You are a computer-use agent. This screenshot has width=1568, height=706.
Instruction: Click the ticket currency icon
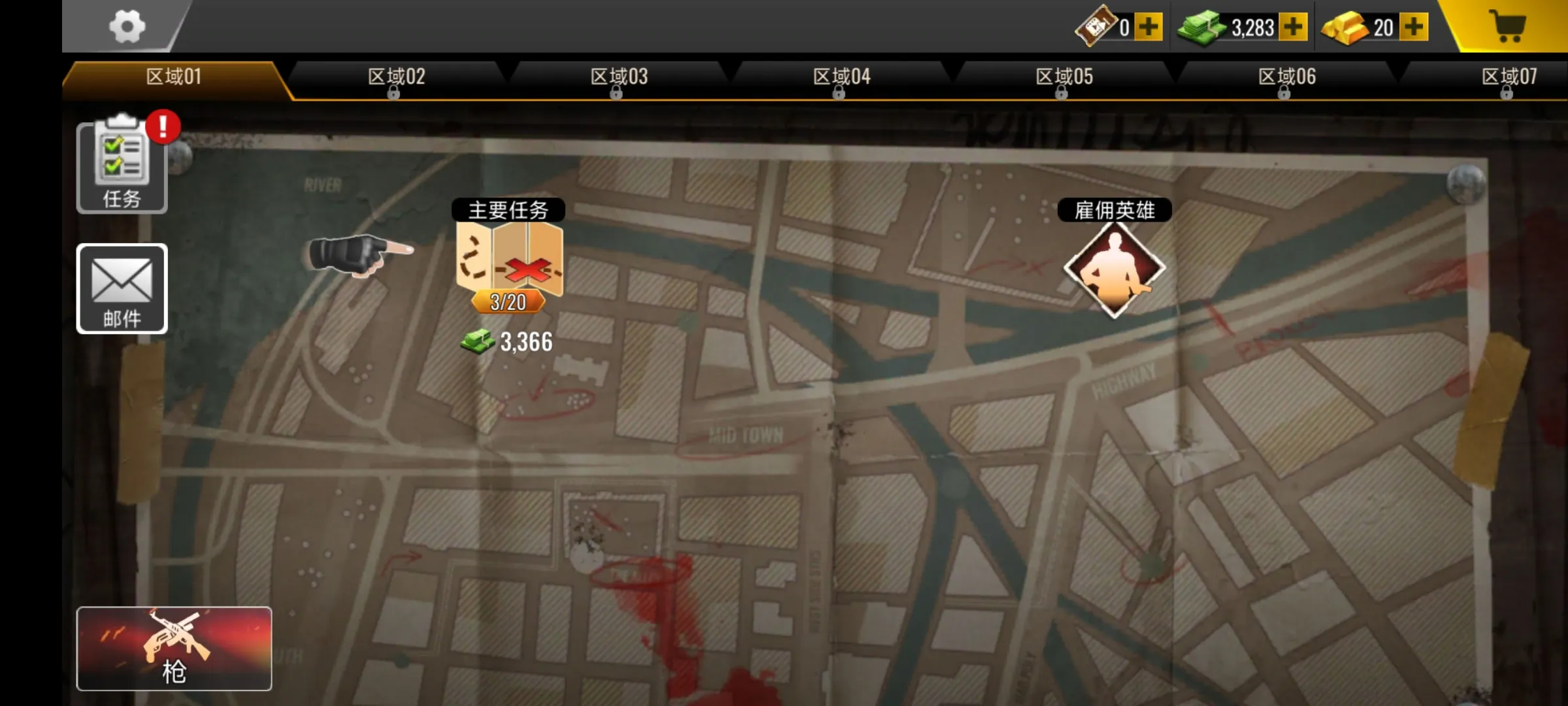1095,26
